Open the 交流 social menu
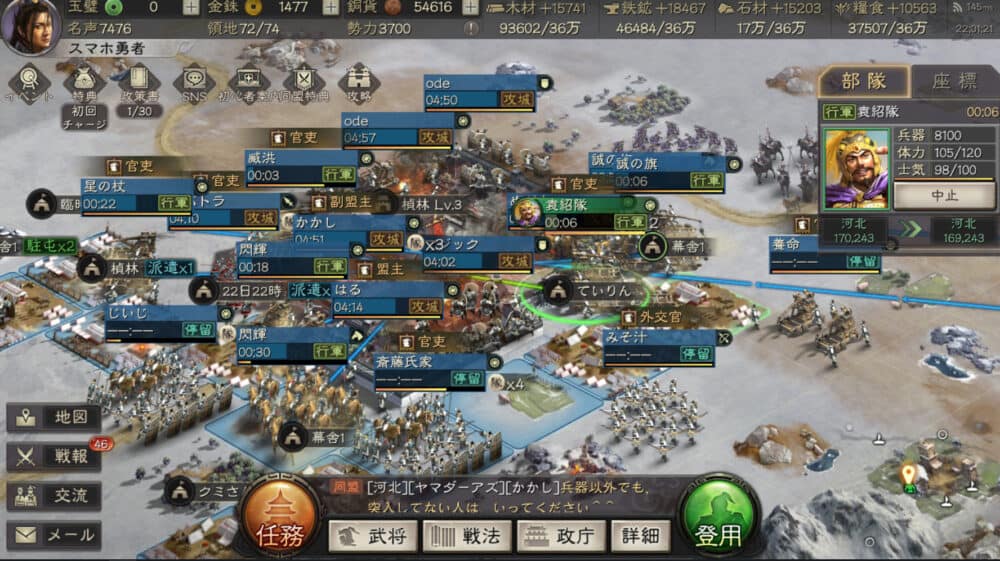This screenshot has width=1000, height=561. (x=54, y=495)
